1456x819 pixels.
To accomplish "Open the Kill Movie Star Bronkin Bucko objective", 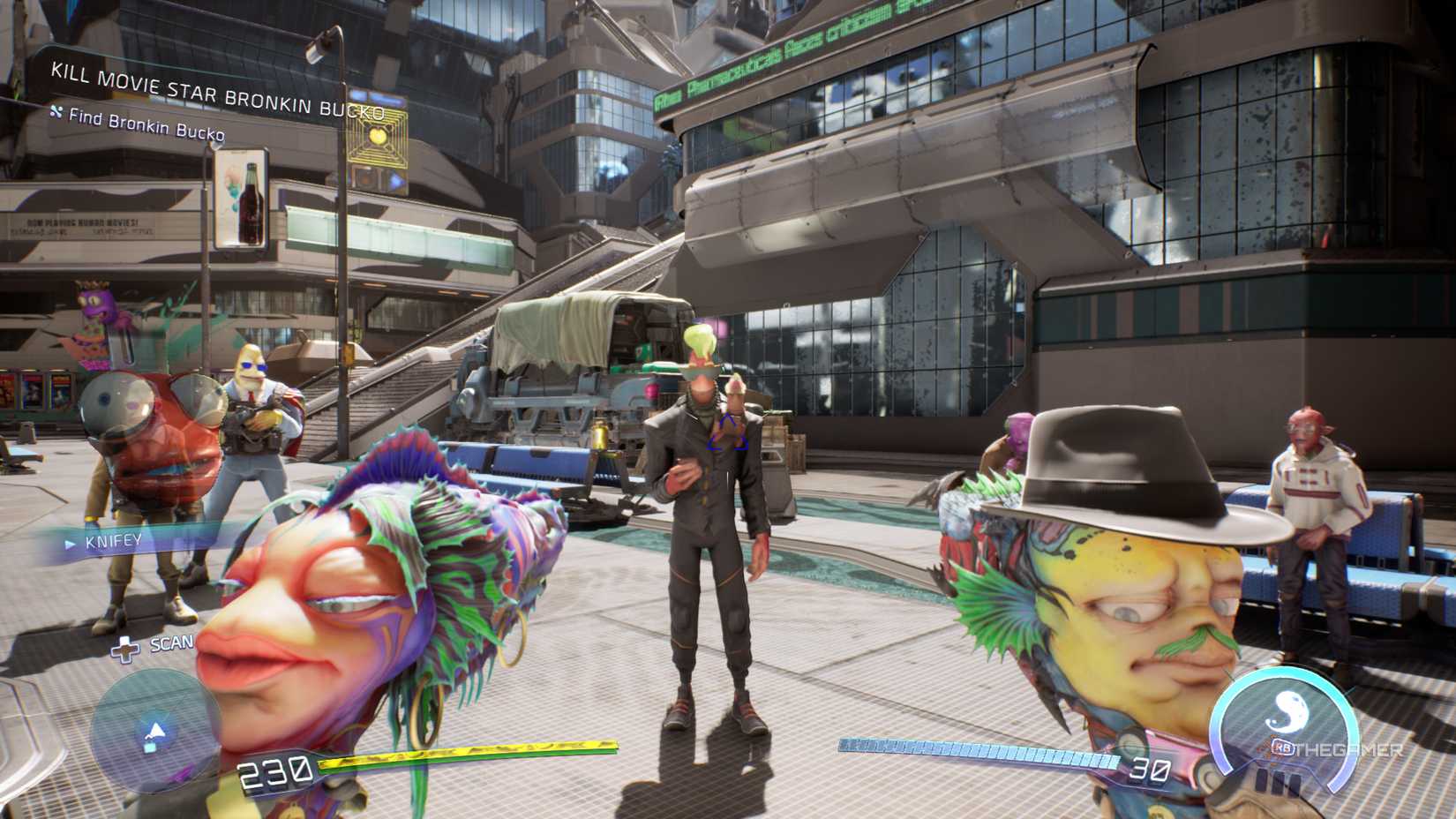I will click(x=217, y=92).
